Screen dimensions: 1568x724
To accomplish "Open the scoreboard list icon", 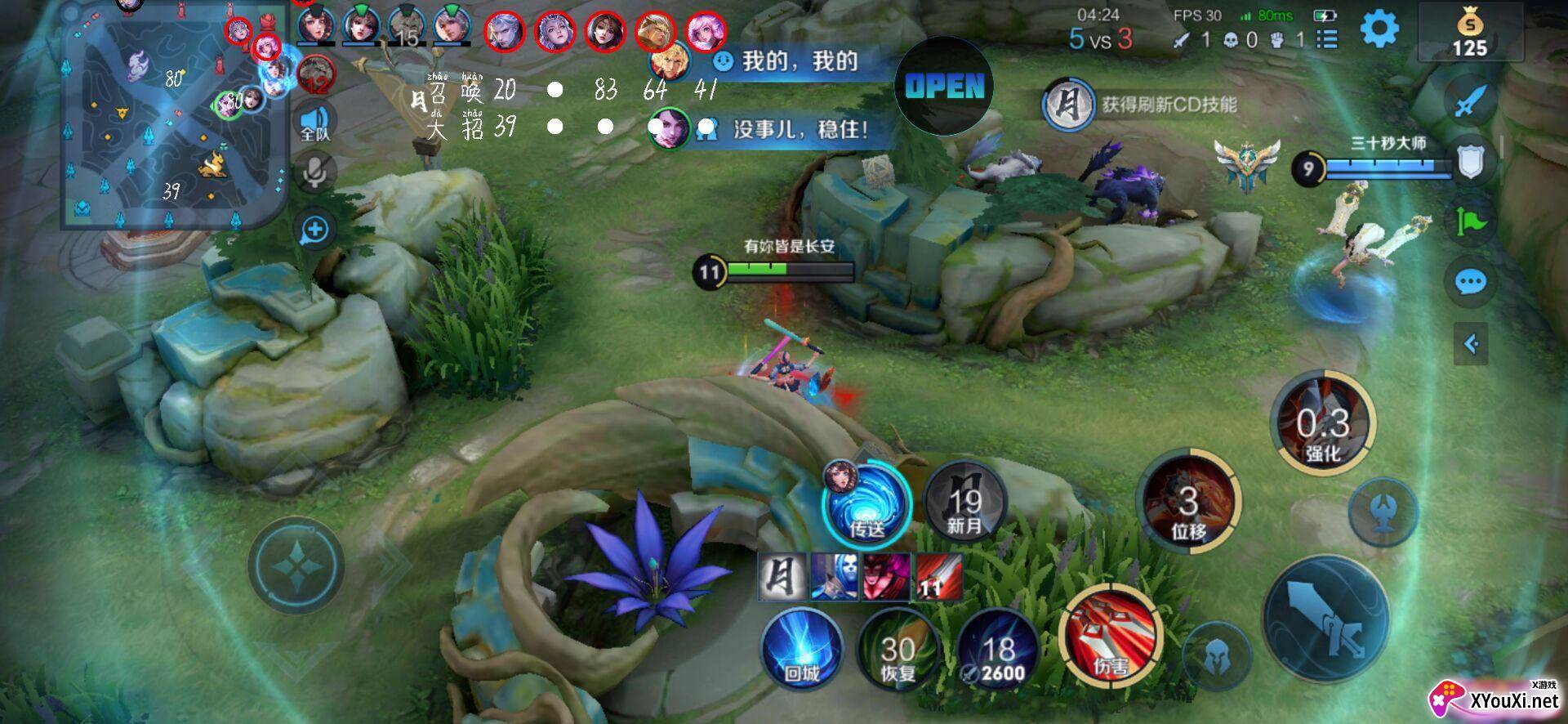I will coord(1328,39).
